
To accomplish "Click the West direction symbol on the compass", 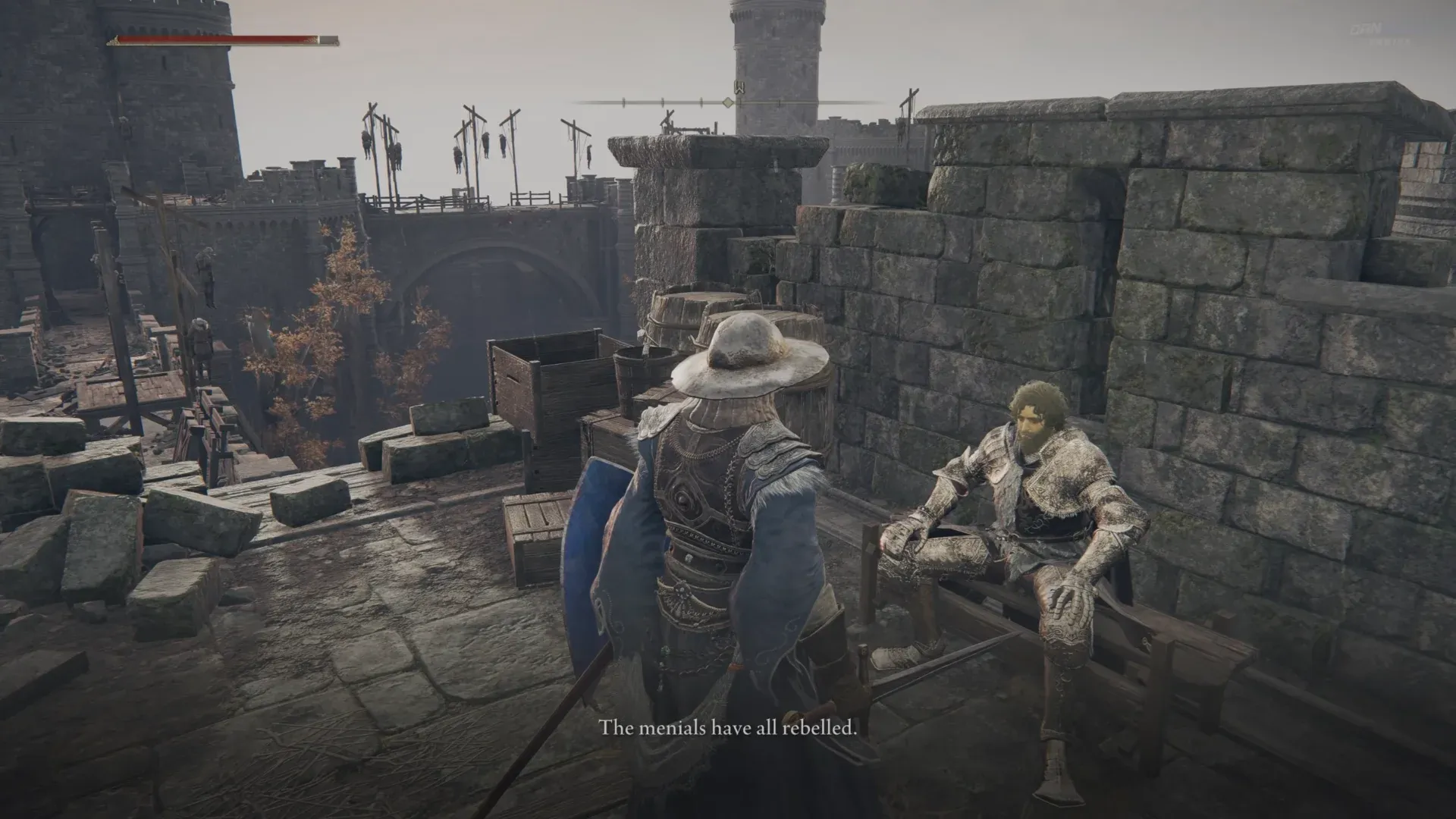I will tap(739, 86).
